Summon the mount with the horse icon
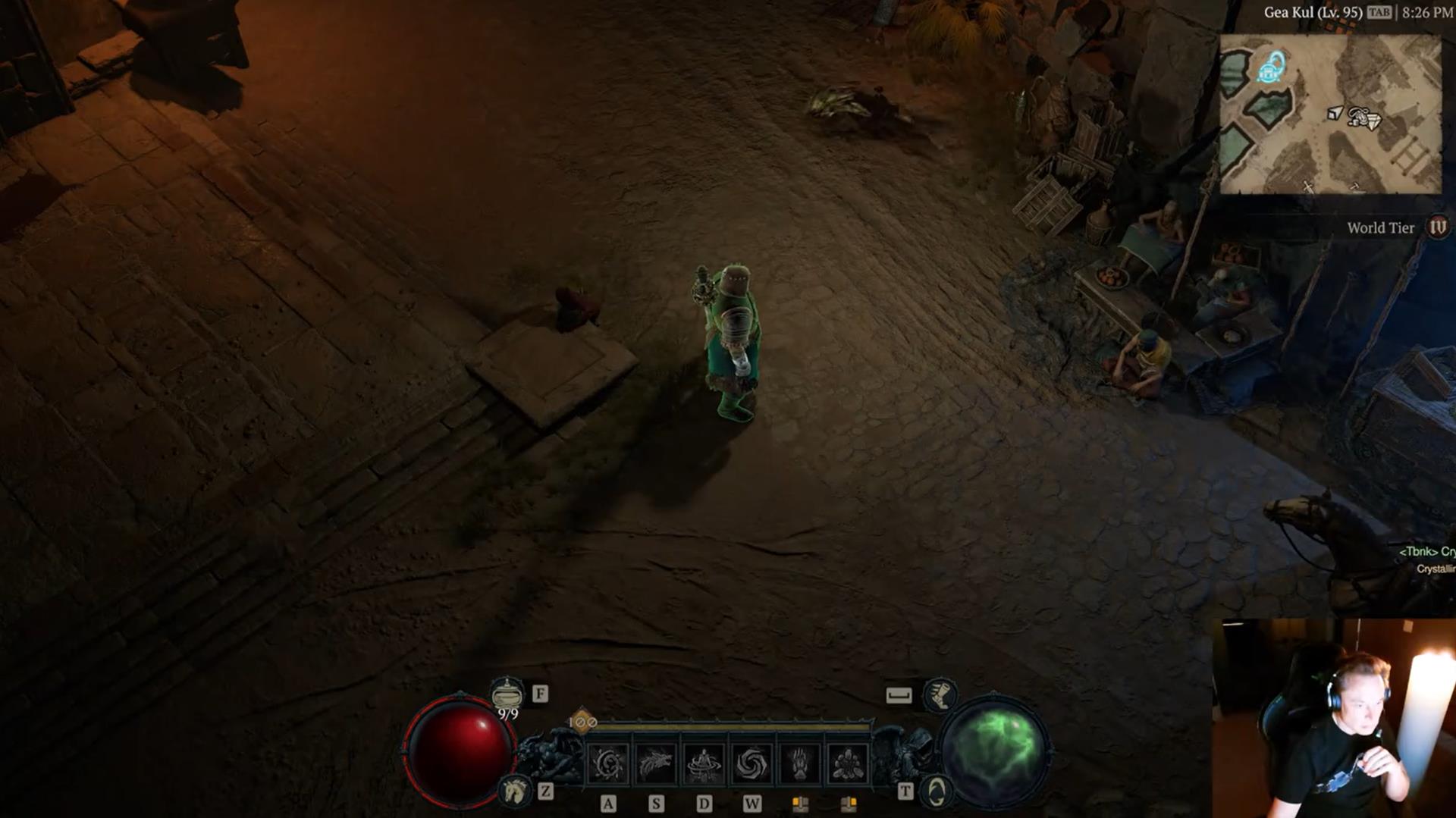 (x=515, y=791)
